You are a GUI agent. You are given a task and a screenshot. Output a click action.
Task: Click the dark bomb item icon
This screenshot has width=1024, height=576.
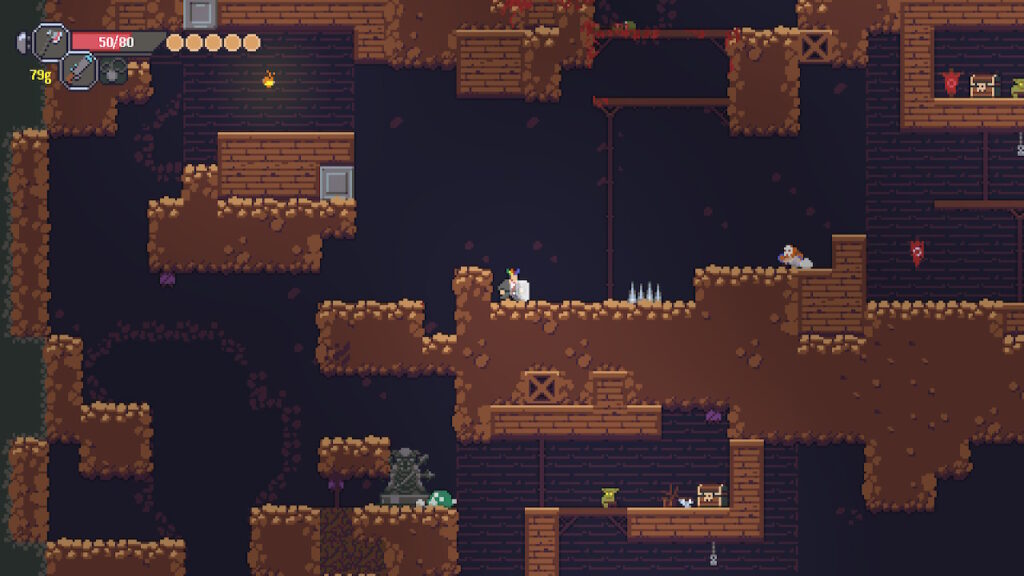113,70
